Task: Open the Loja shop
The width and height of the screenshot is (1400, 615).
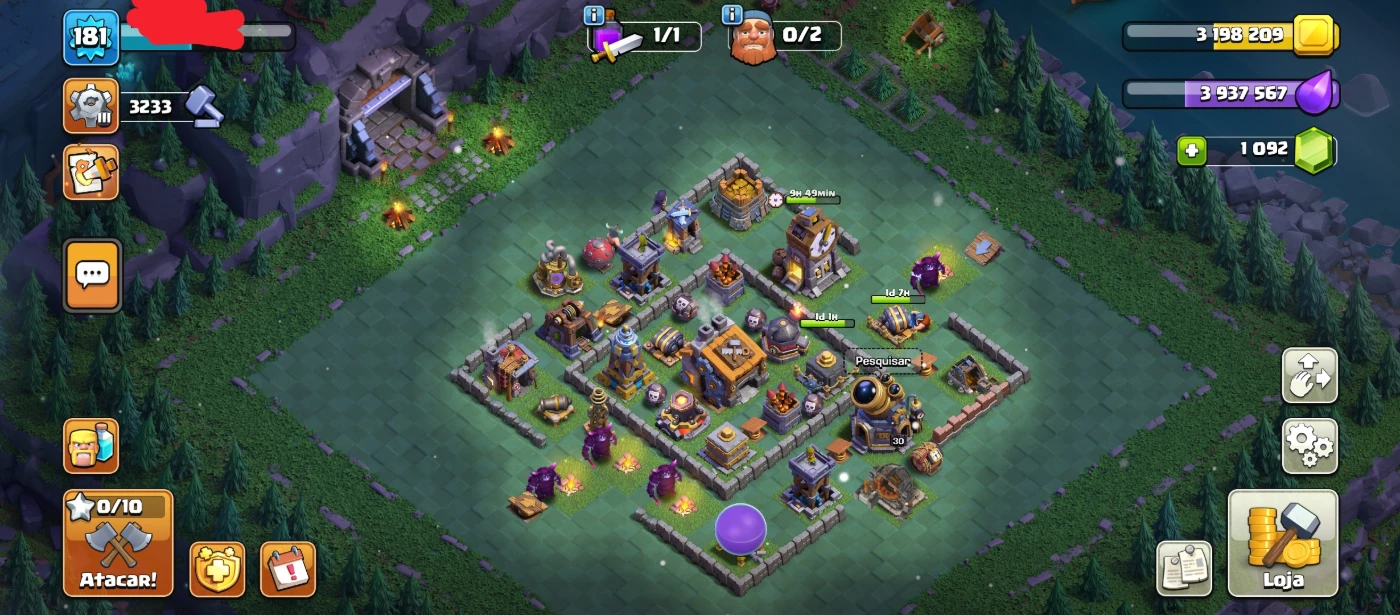Action: (x=1283, y=542)
